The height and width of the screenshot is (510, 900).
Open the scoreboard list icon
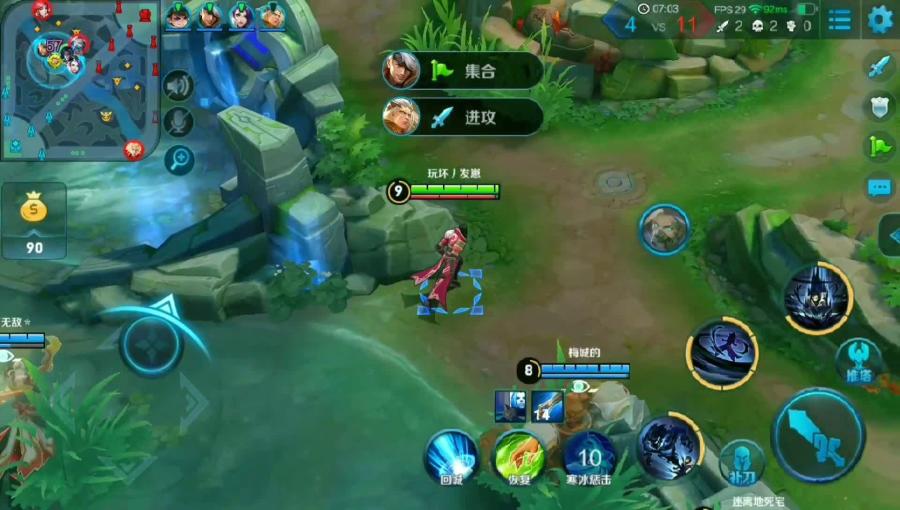pyautogui.click(x=840, y=19)
